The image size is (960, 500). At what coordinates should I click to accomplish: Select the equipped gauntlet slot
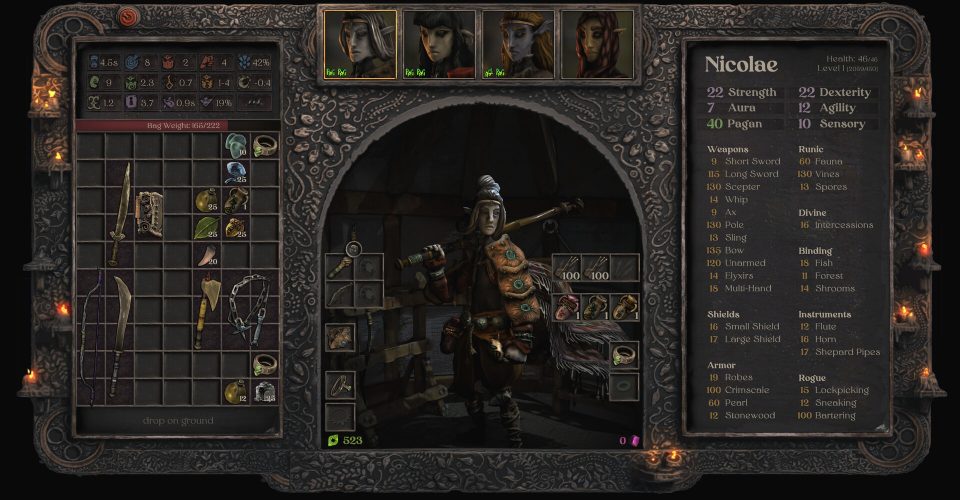point(340,338)
